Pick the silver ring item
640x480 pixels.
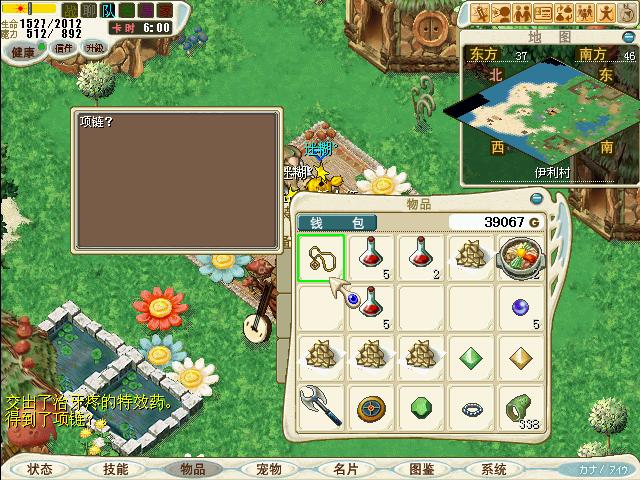click(471, 408)
